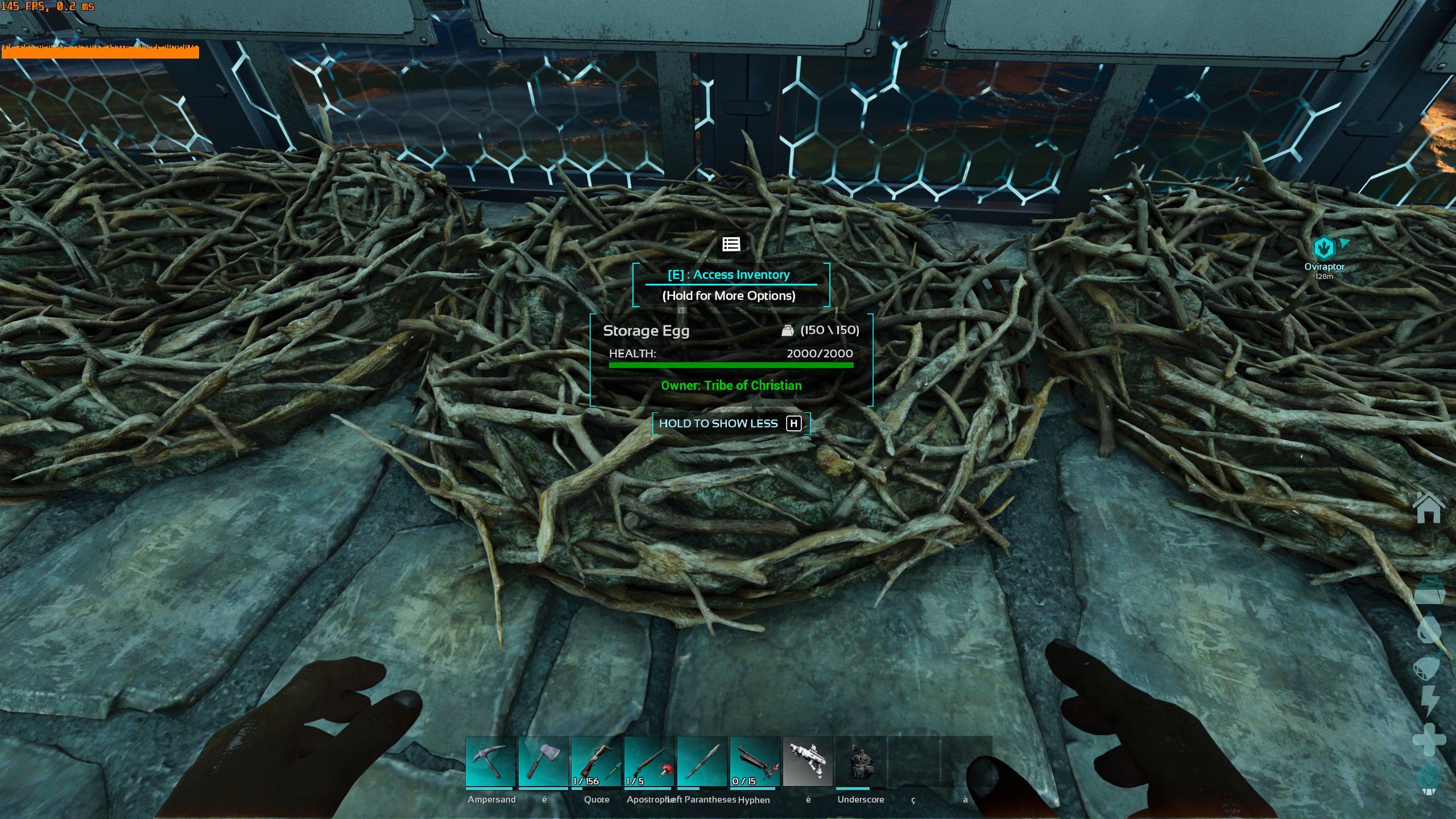
Task: Equip the crossbow showing 1/156 ammo
Action: coord(596,762)
